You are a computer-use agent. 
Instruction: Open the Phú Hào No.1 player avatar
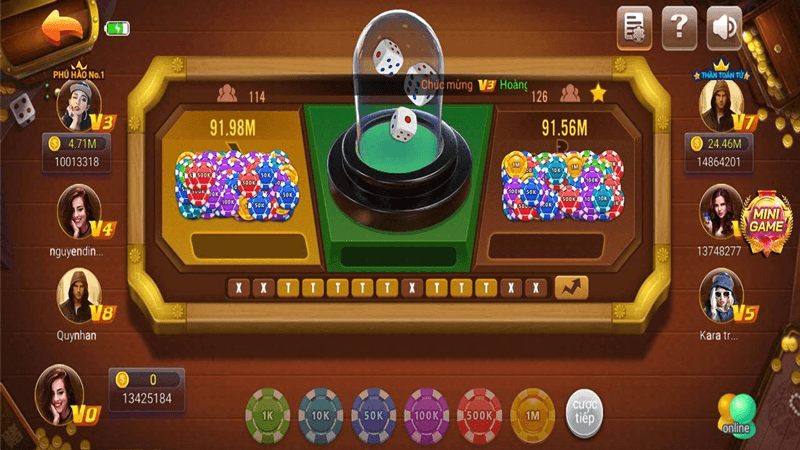point(80,104)
